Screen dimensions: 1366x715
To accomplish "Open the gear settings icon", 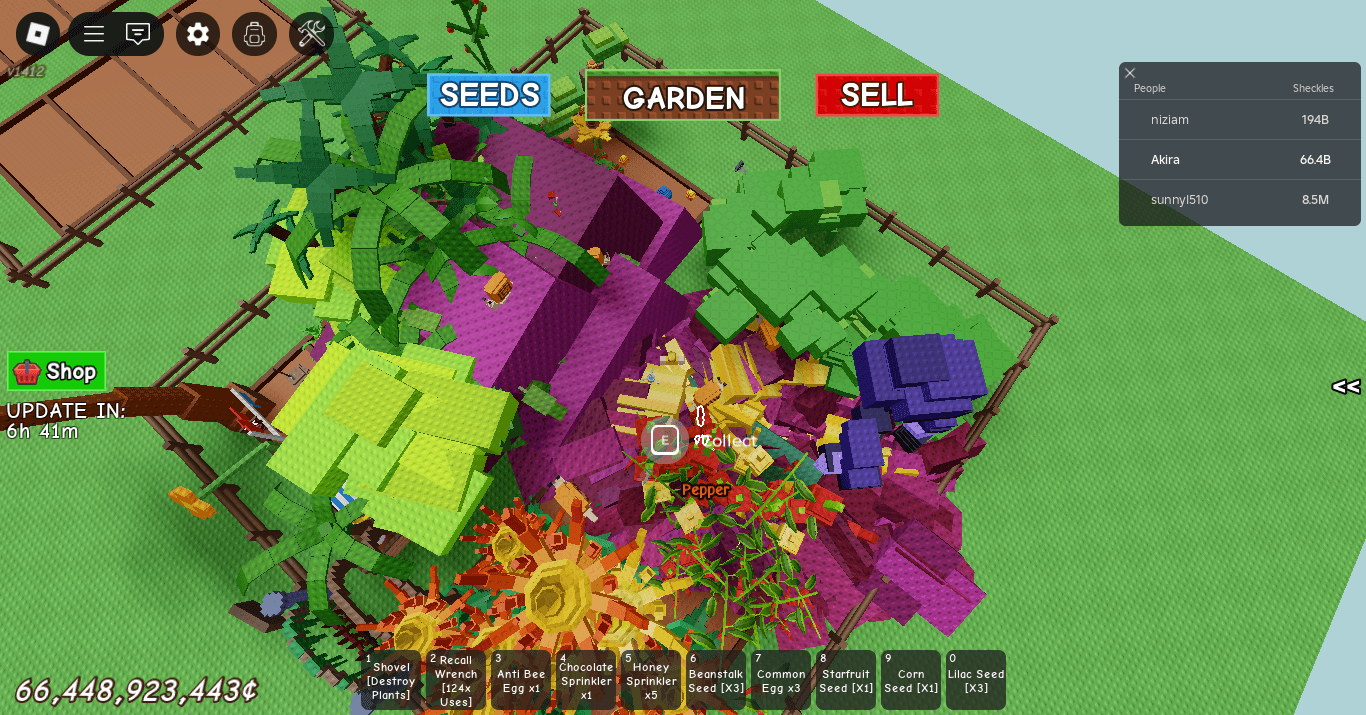I will point(198,34).
